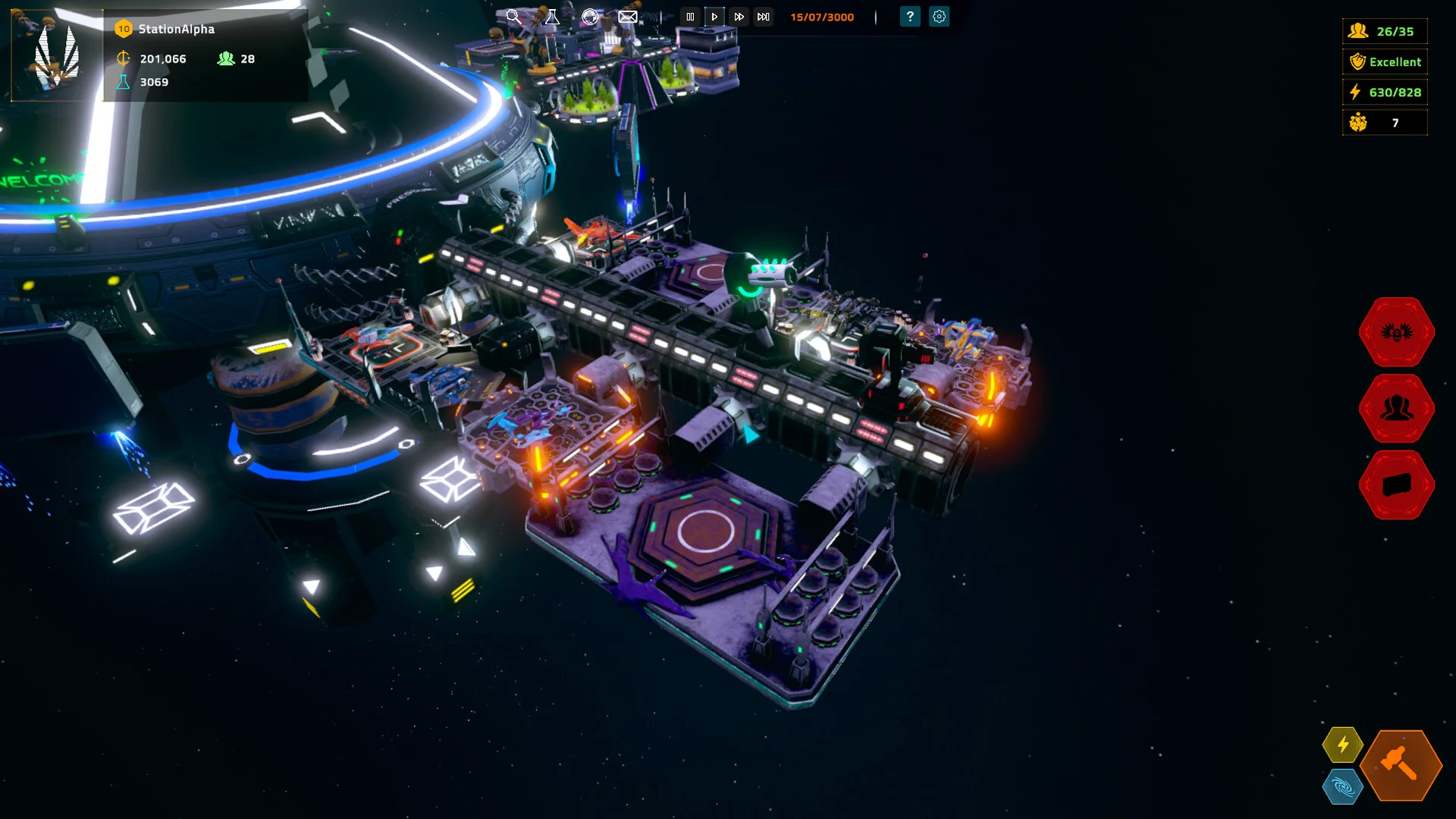Screen dimensions: 1456x819
Task: Open the magnifying glass search tool
Action: (x=513, y=17)
